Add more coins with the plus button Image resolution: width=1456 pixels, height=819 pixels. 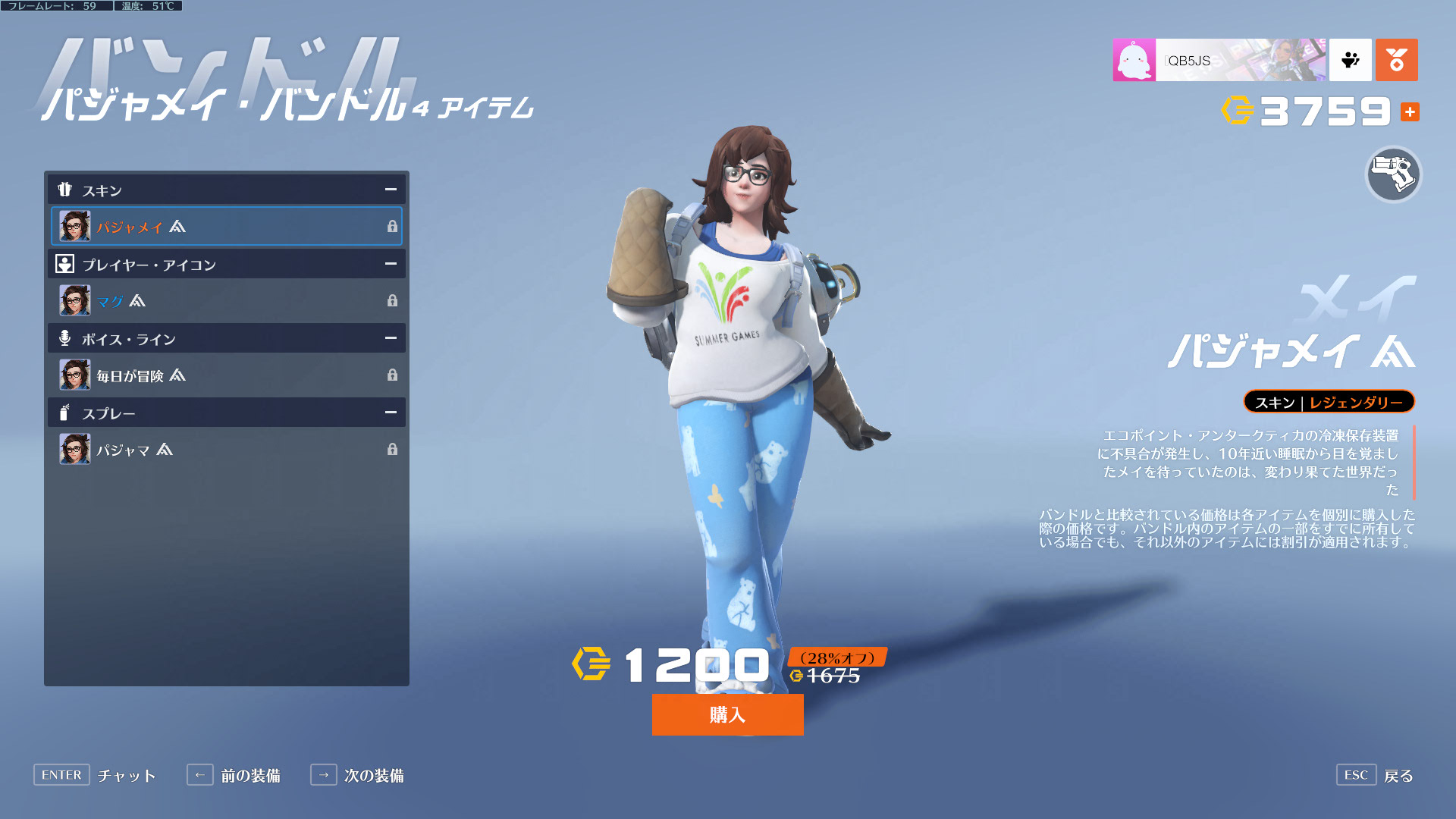click(x=1410, y=112)
